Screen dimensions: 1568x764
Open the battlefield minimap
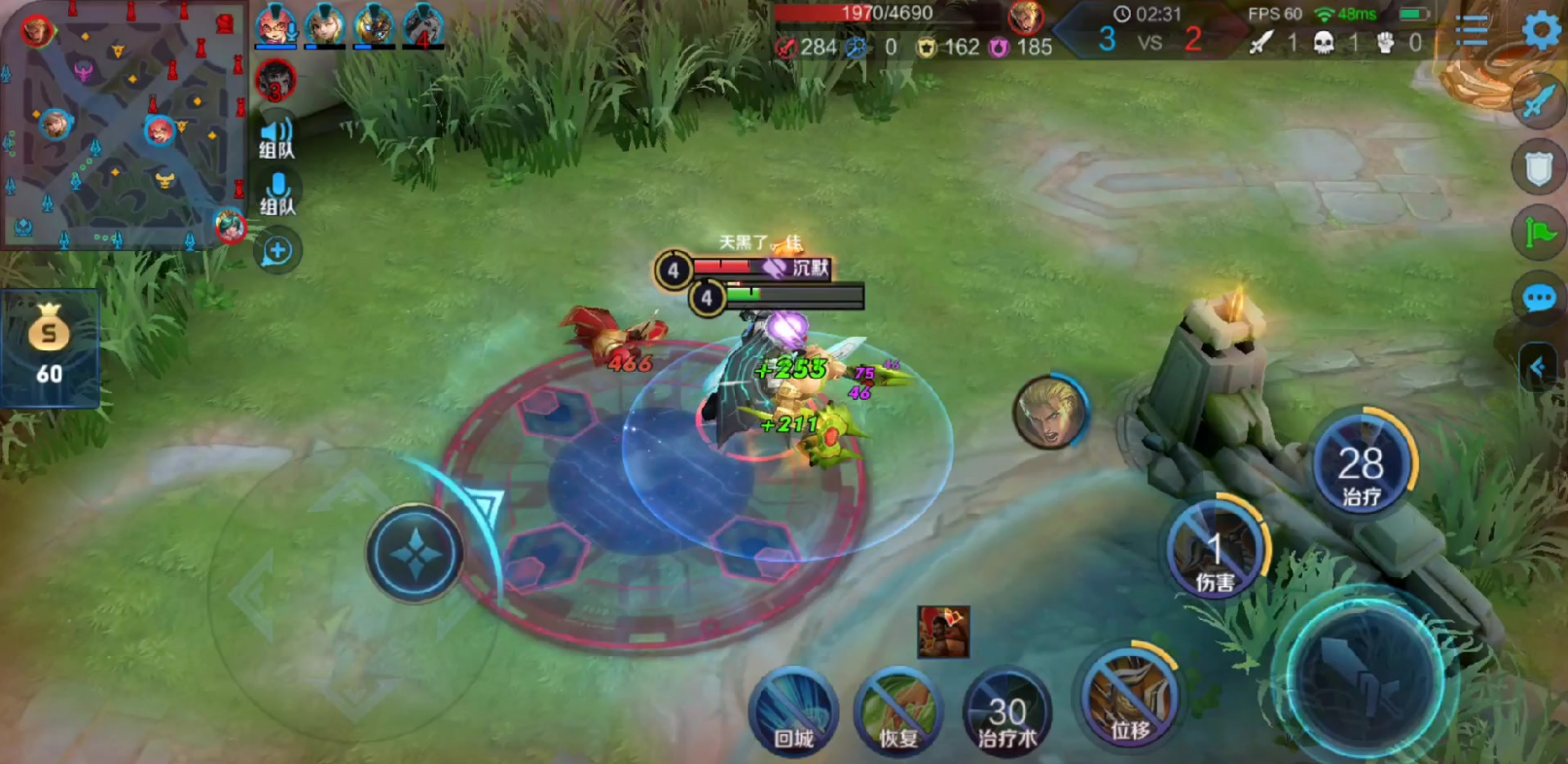[x=122, y=127]
